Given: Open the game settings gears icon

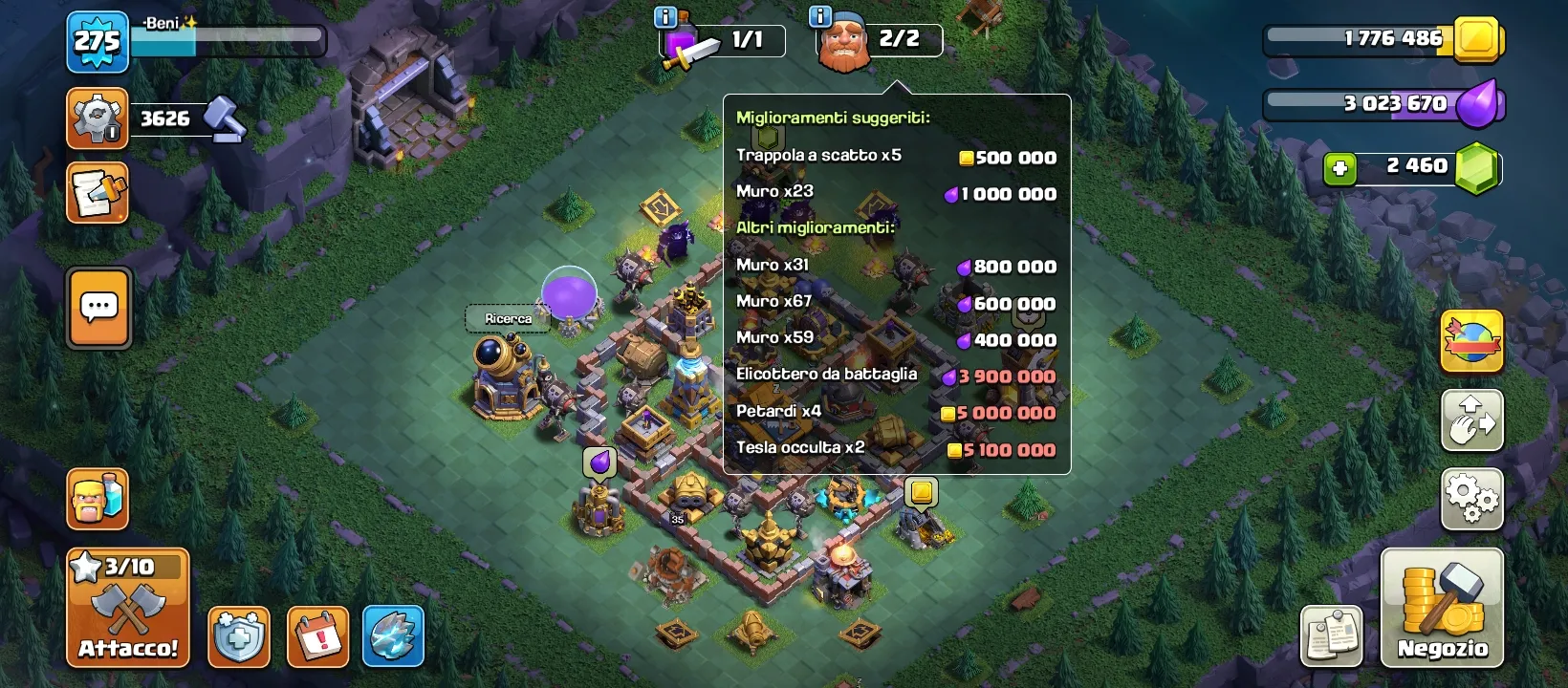Looking at the screenshot, I should coord(1470,497).
